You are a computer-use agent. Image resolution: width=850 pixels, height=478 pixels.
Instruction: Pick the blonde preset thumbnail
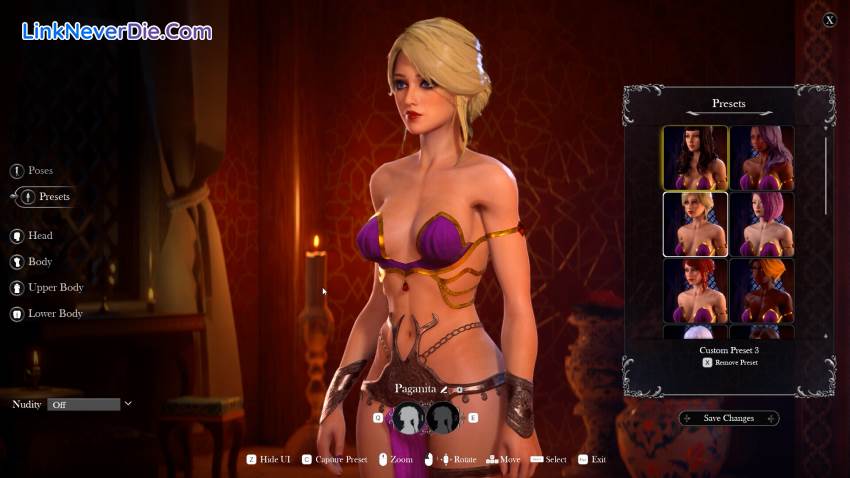(x=695, y=224)
